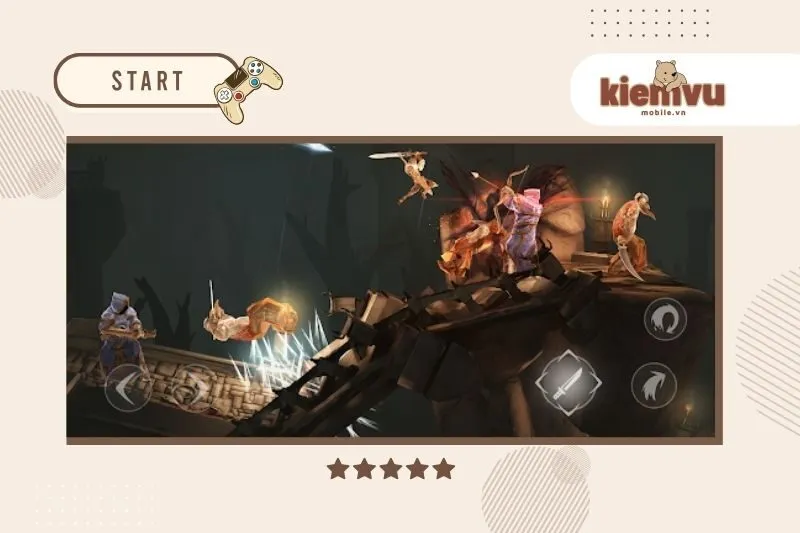Tap the move-left arrow button

coord(128,389)
